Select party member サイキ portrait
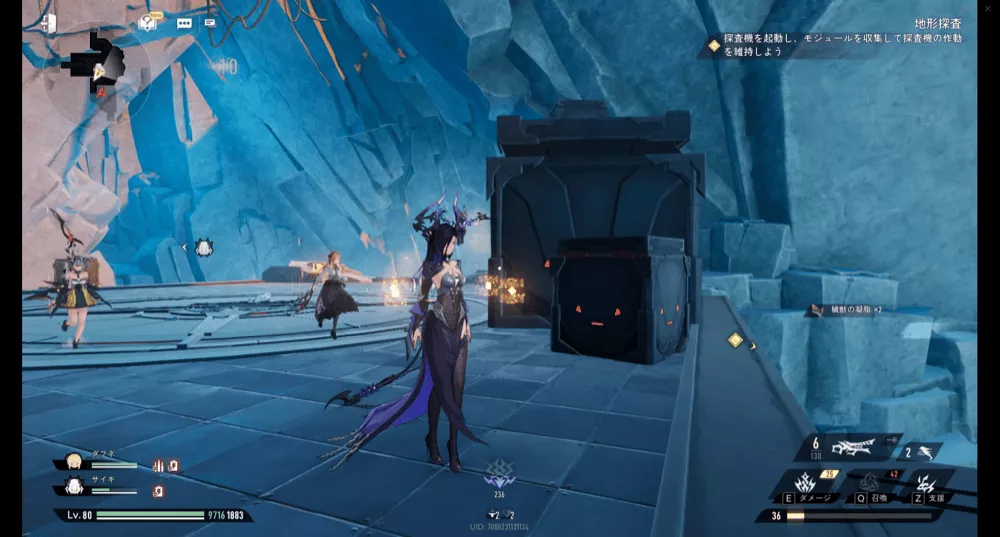1000x537 pixels. click(73, 487)
